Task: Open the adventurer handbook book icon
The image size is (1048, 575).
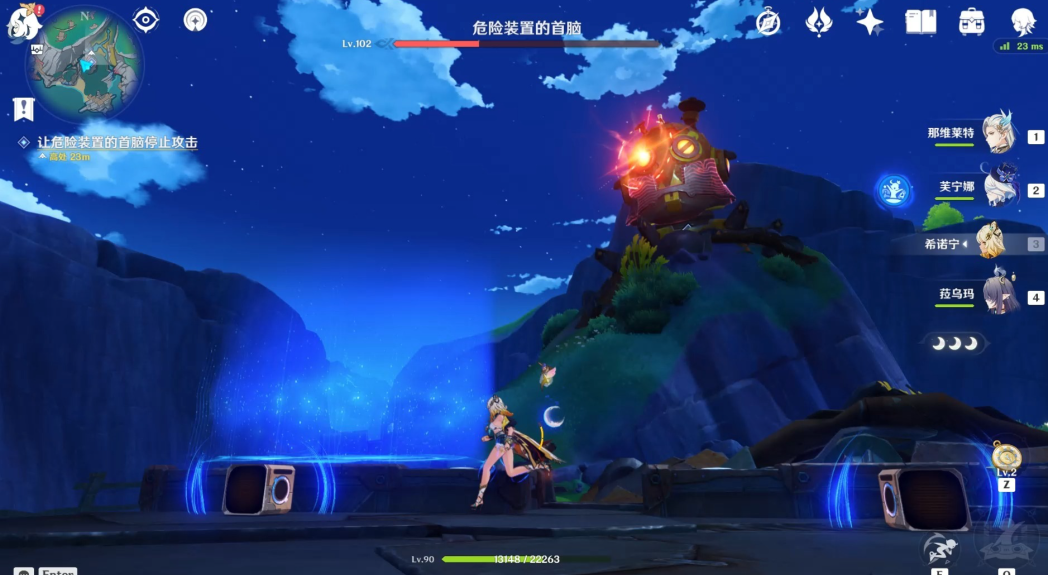Action: pos(920,21)
